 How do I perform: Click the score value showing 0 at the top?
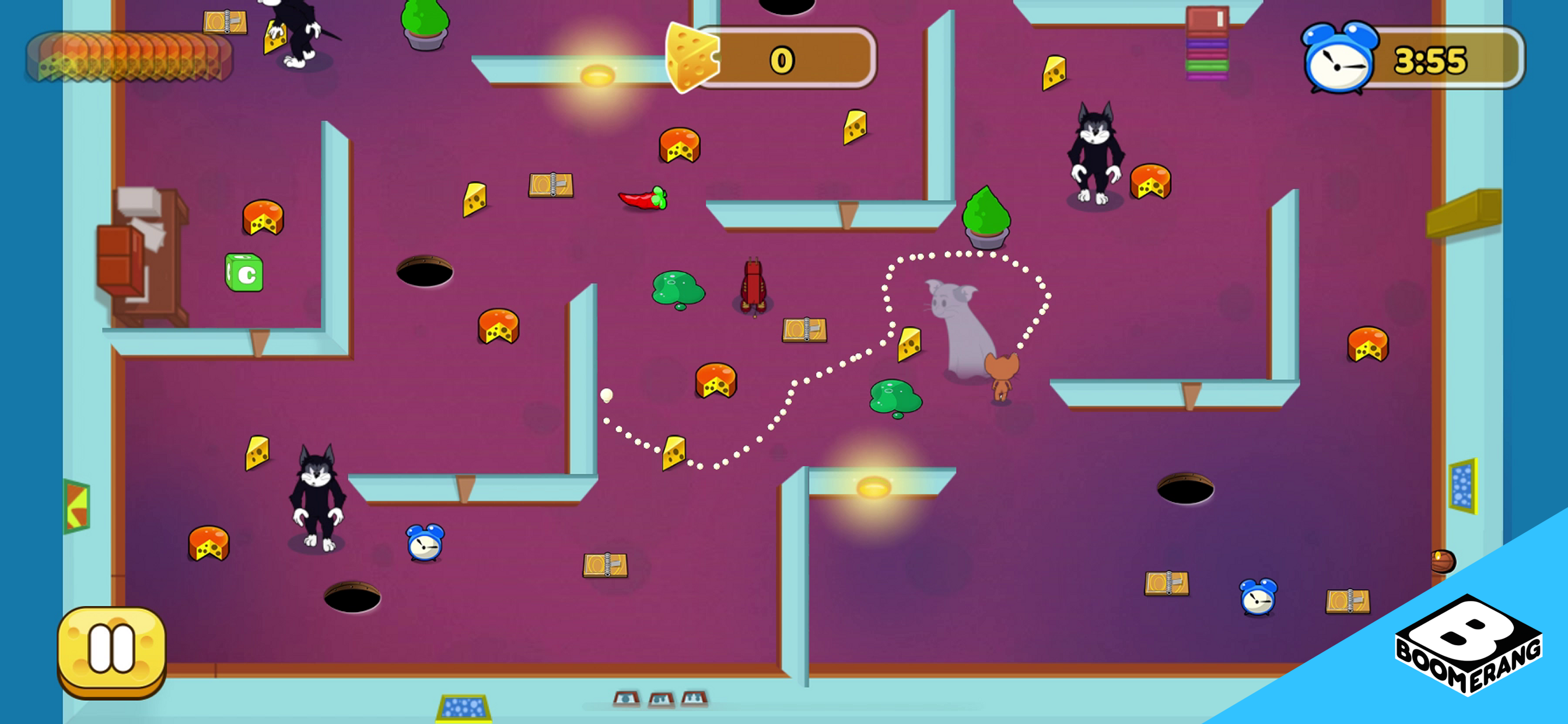coord(781,60)
